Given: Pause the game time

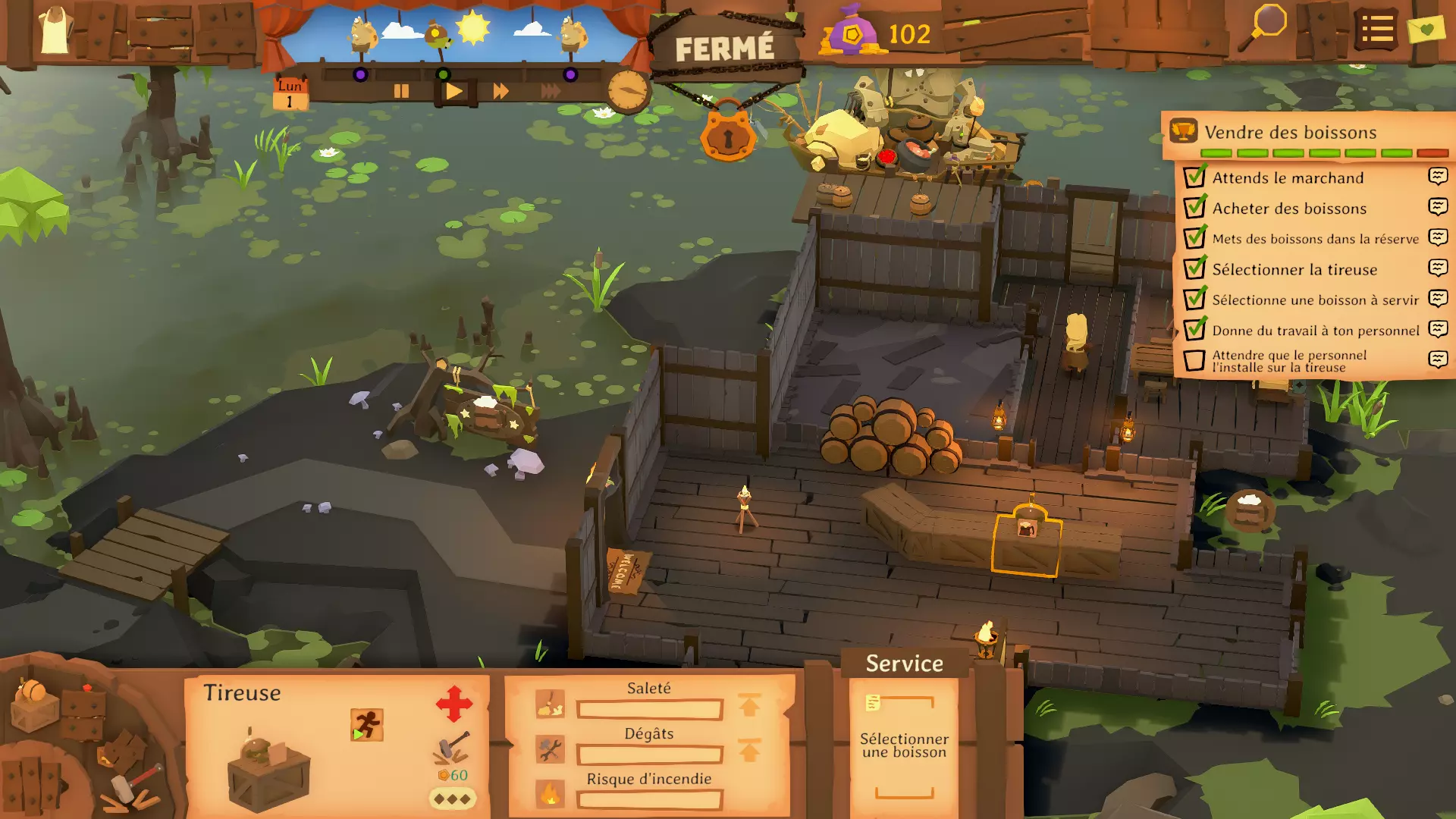Looking at the screenshot, I should (x=401, y=92).
